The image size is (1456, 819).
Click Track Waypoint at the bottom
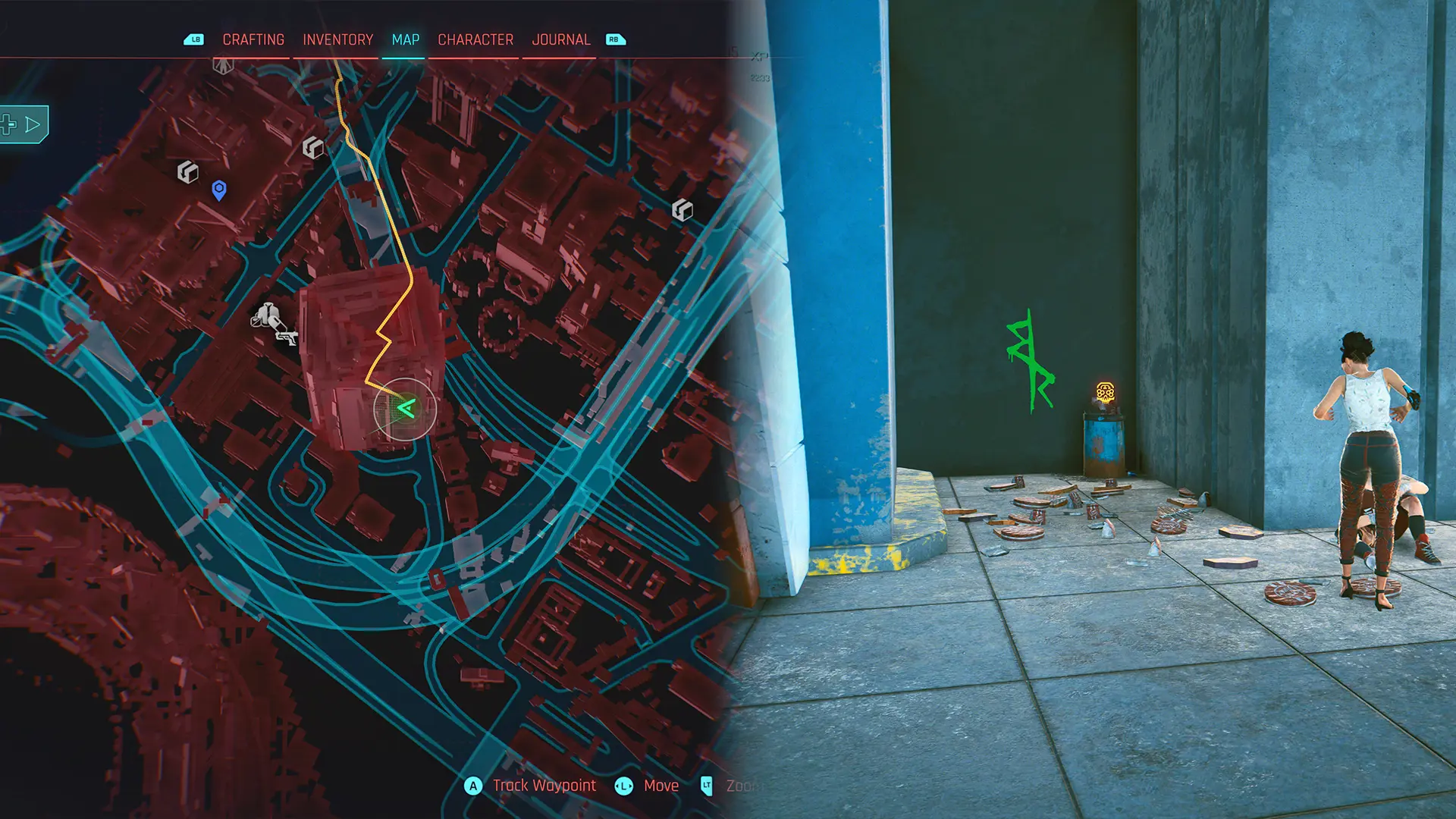click(x=544, y=786)
